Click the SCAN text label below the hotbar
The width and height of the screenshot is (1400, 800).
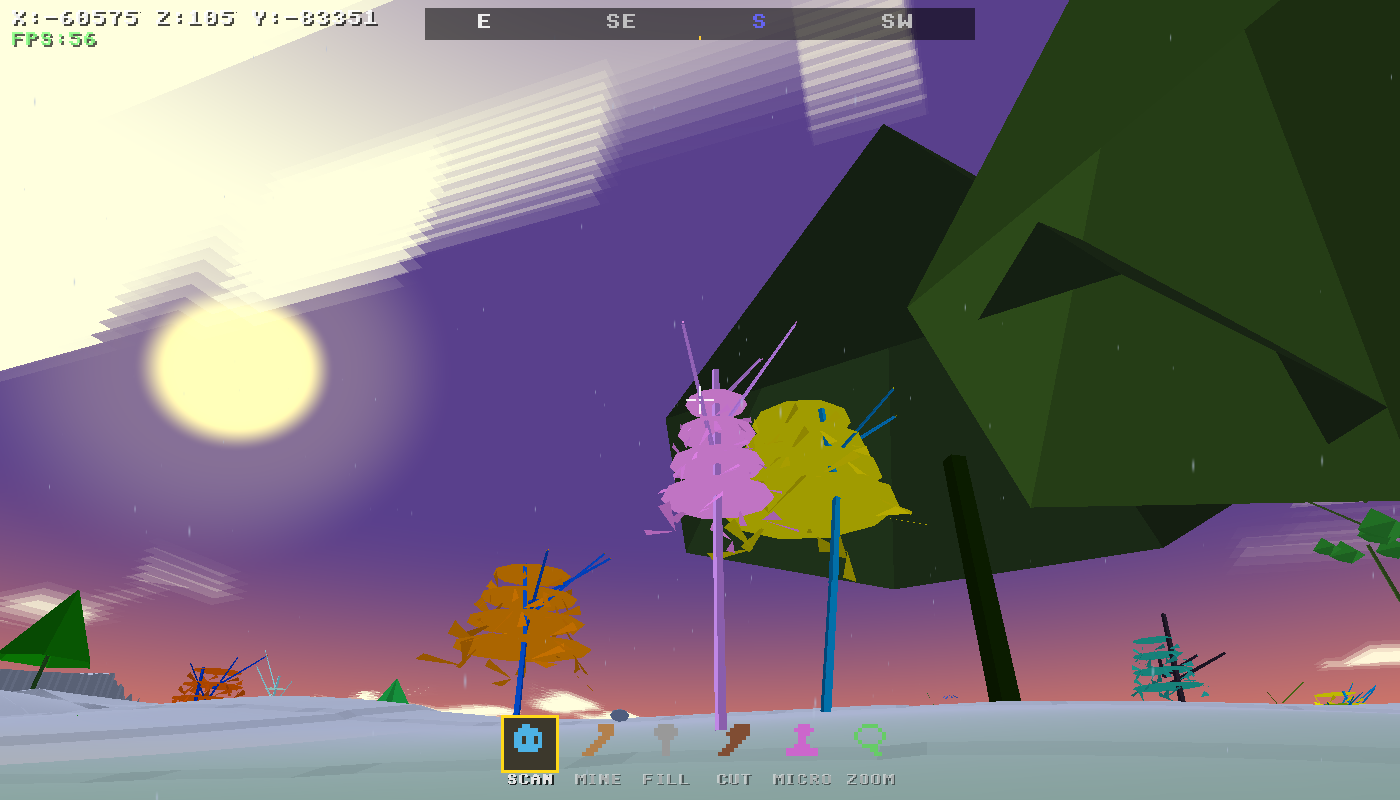tap(530, 779)
